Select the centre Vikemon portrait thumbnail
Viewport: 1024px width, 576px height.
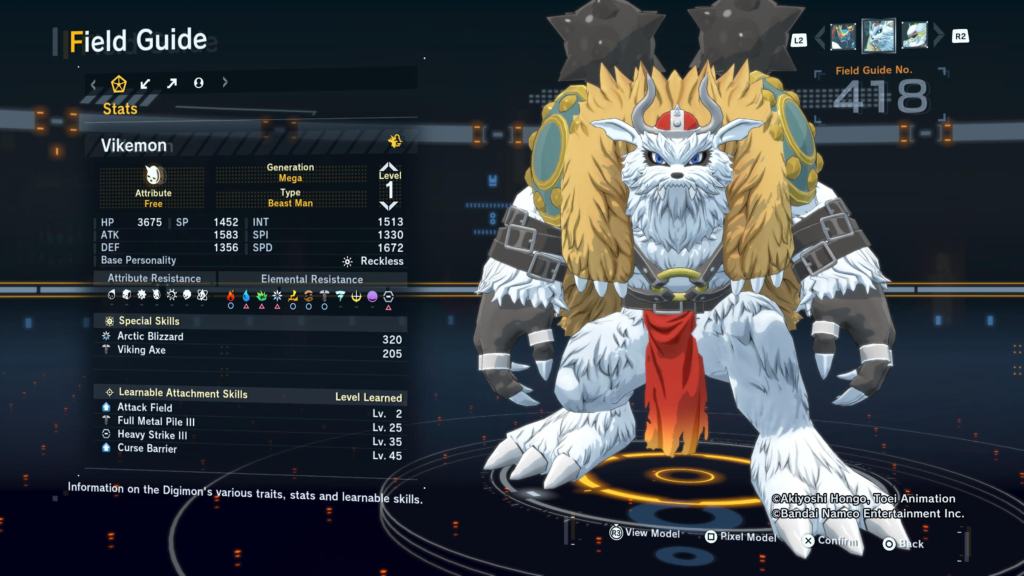click(878, 35)
